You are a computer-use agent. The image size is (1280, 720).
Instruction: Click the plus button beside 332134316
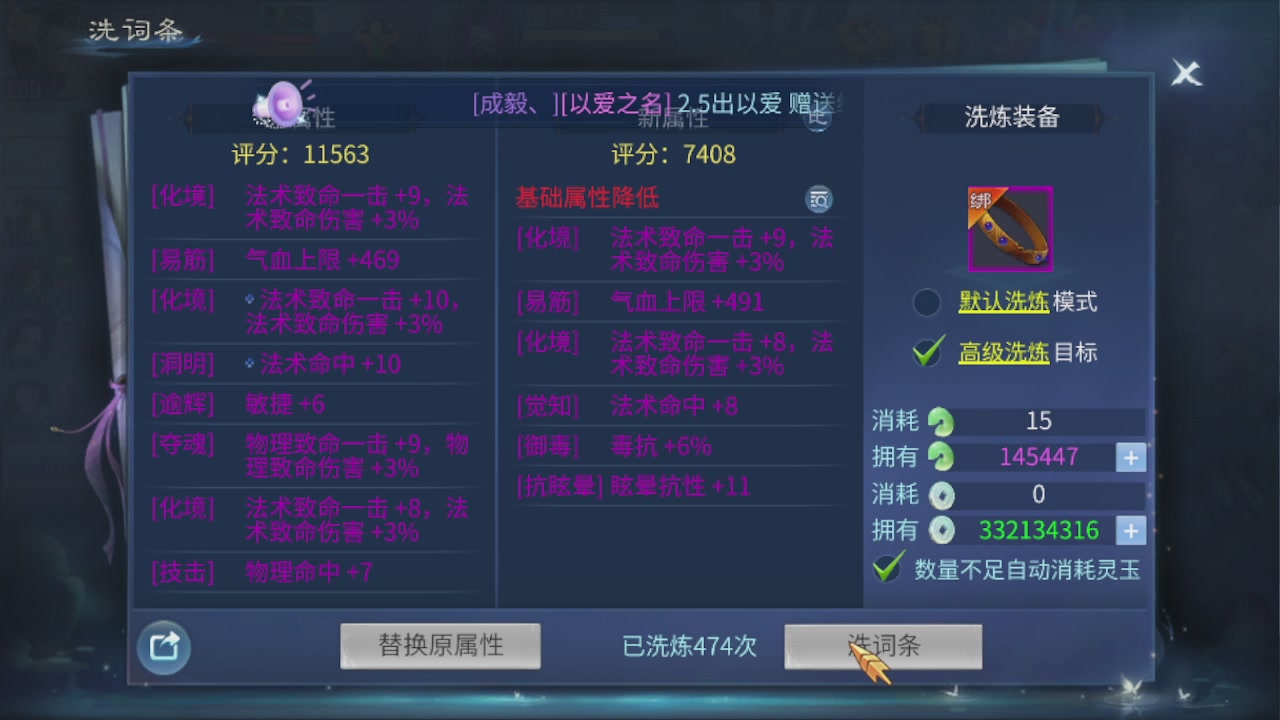tap(1130, 531)
